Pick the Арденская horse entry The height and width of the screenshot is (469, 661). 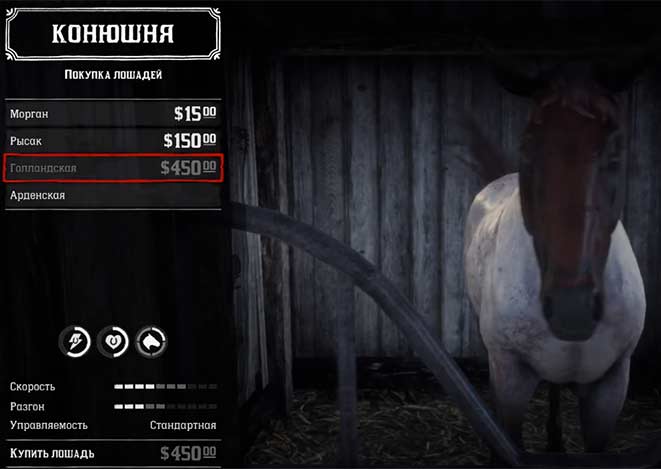point(112,195)
